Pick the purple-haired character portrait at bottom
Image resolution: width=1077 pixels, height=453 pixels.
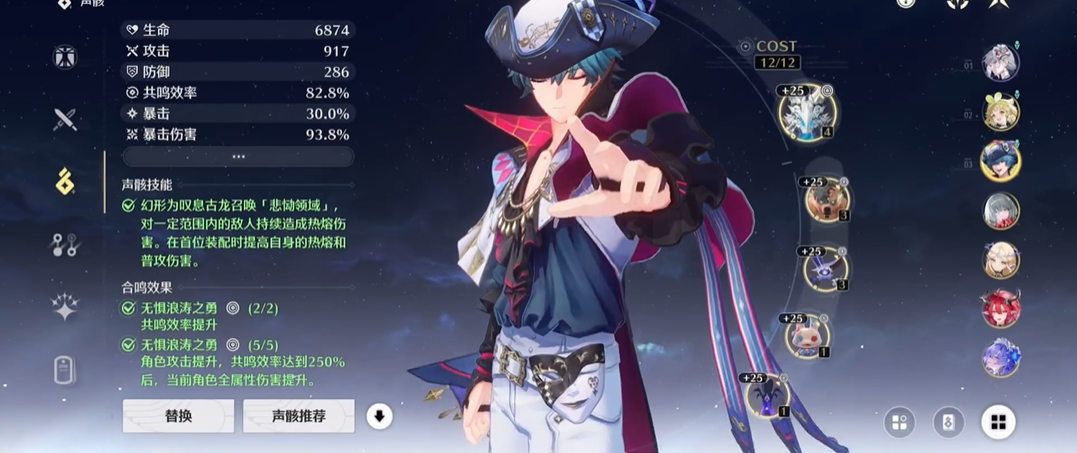point(1000,357)
